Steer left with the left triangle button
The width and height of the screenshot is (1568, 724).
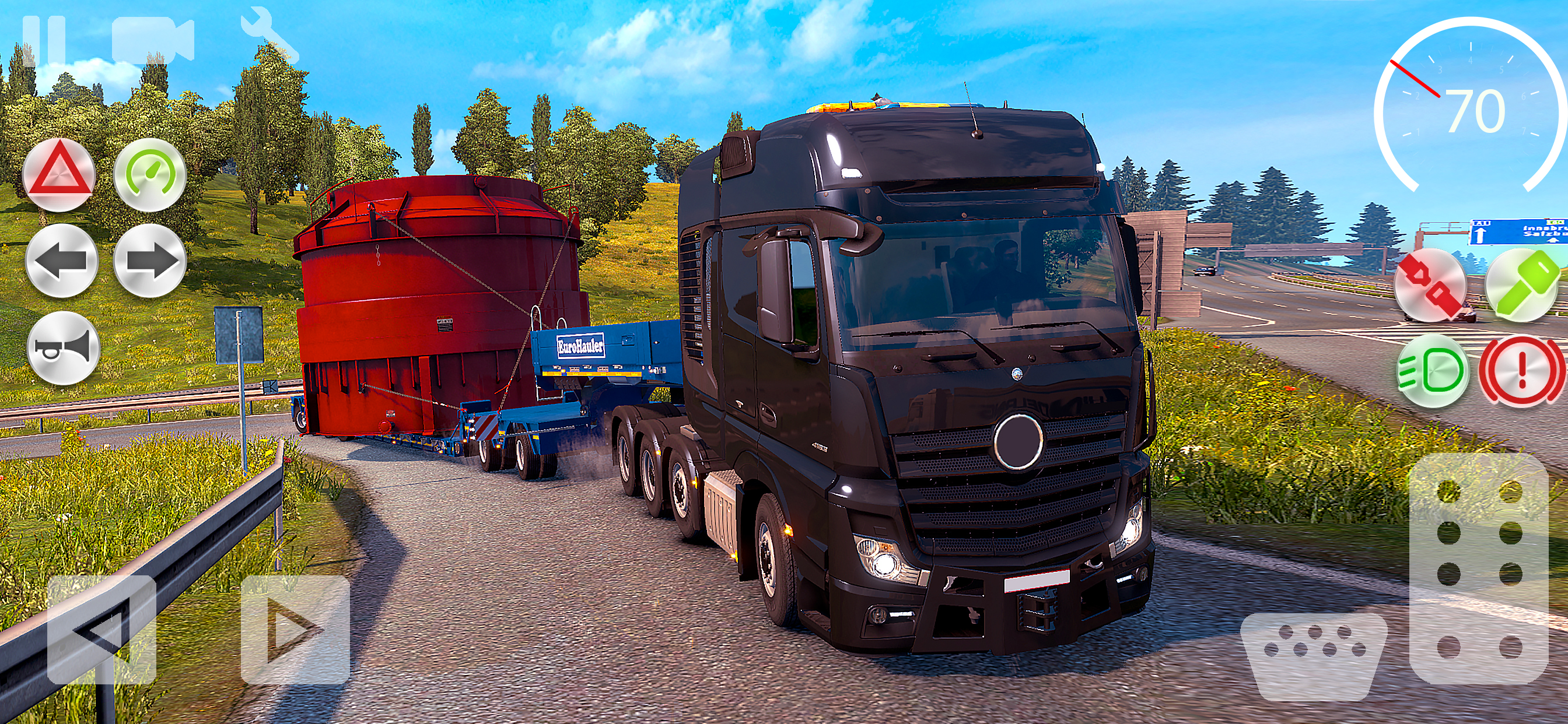coord(101,630)
